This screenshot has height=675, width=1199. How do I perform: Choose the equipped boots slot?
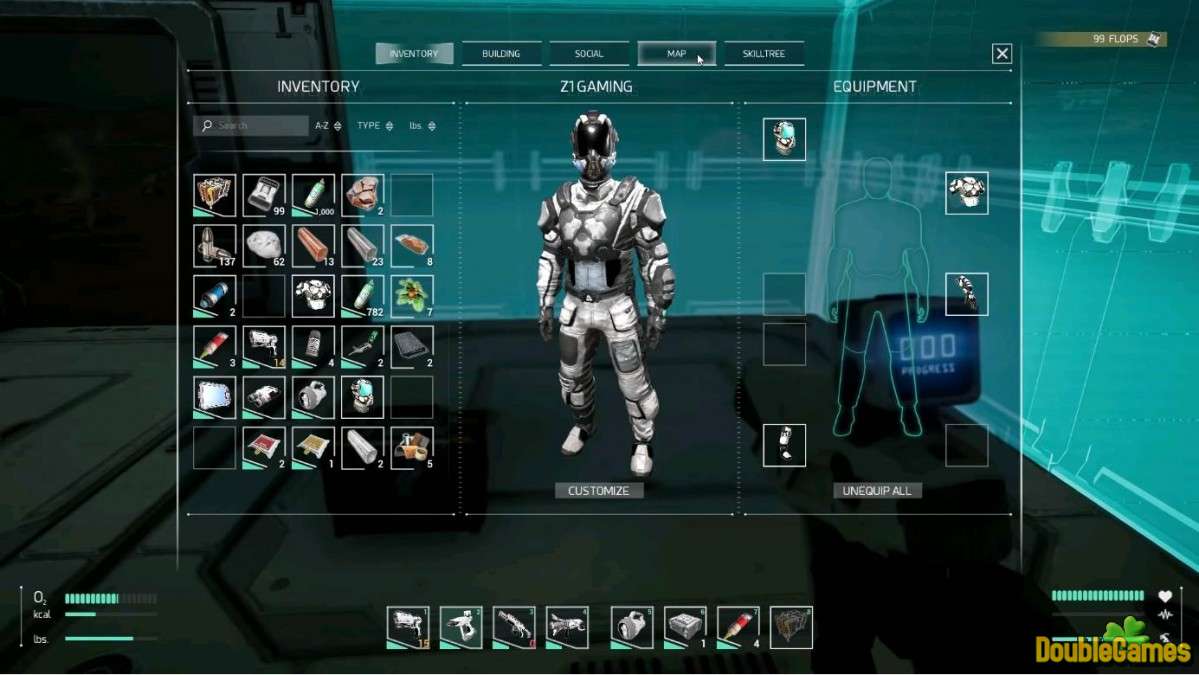click(784, 445)
